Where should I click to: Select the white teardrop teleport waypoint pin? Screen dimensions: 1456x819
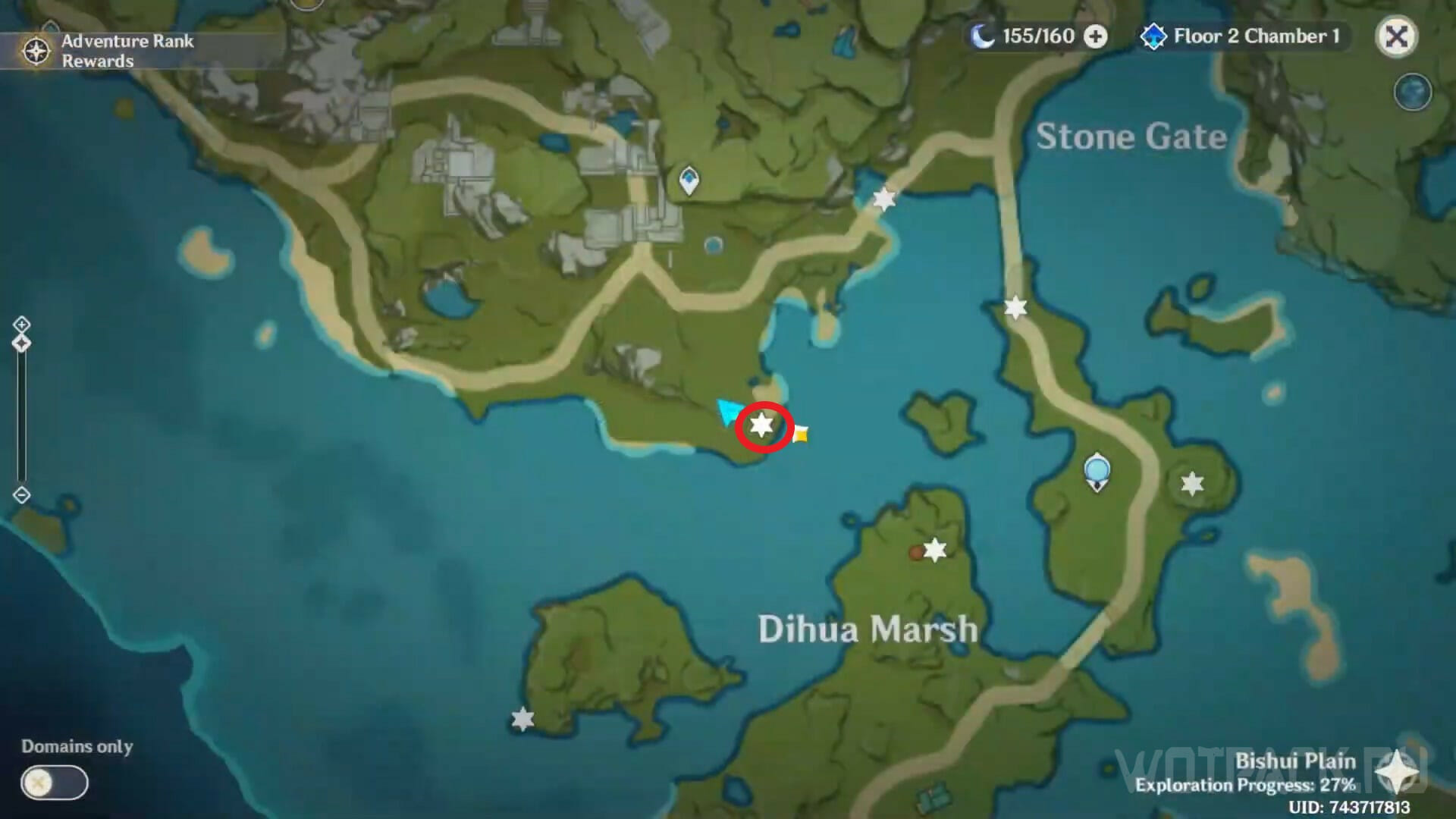(x=689, y=181)
